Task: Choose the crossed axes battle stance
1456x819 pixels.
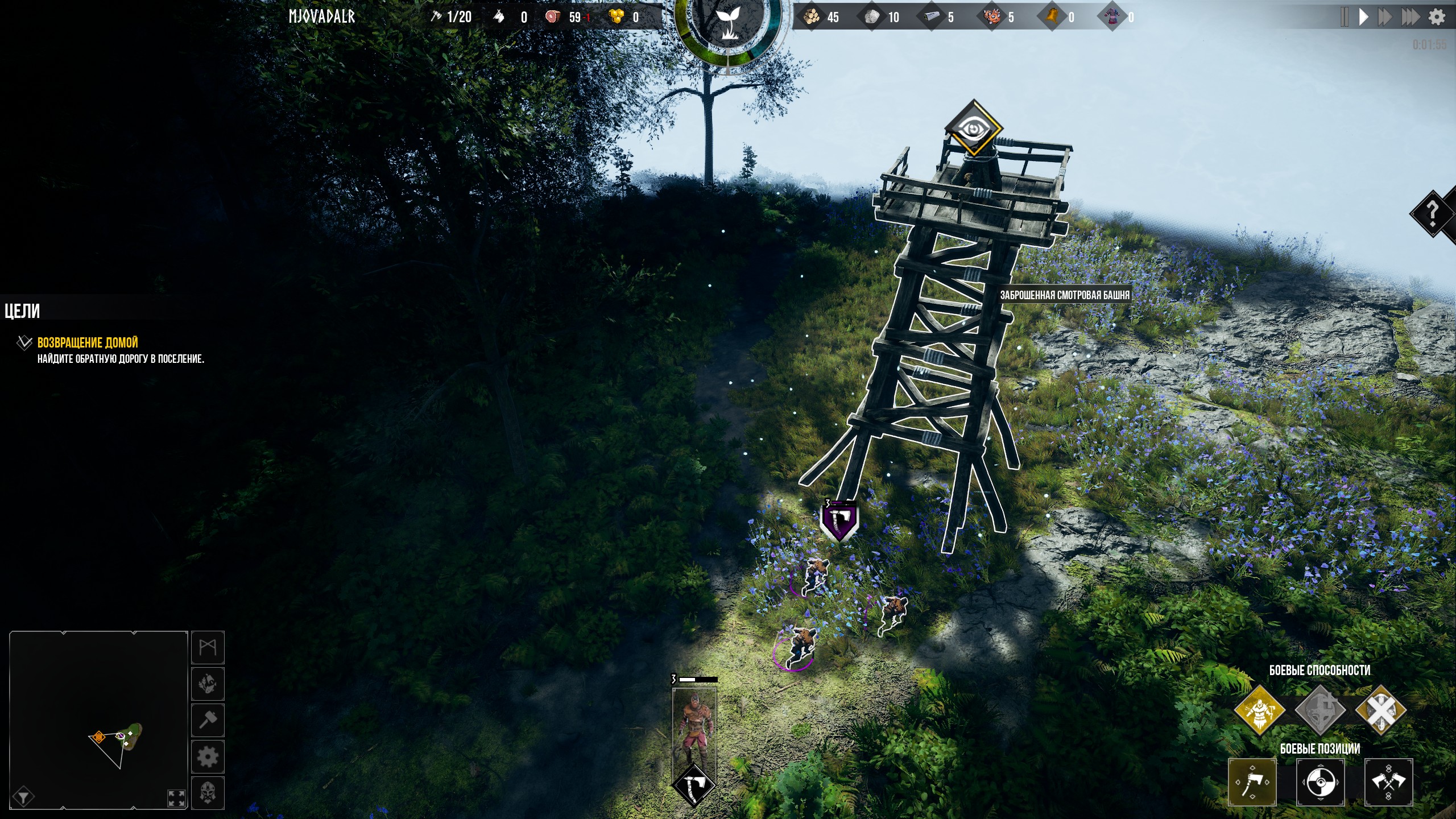Action: (1388, 782)
